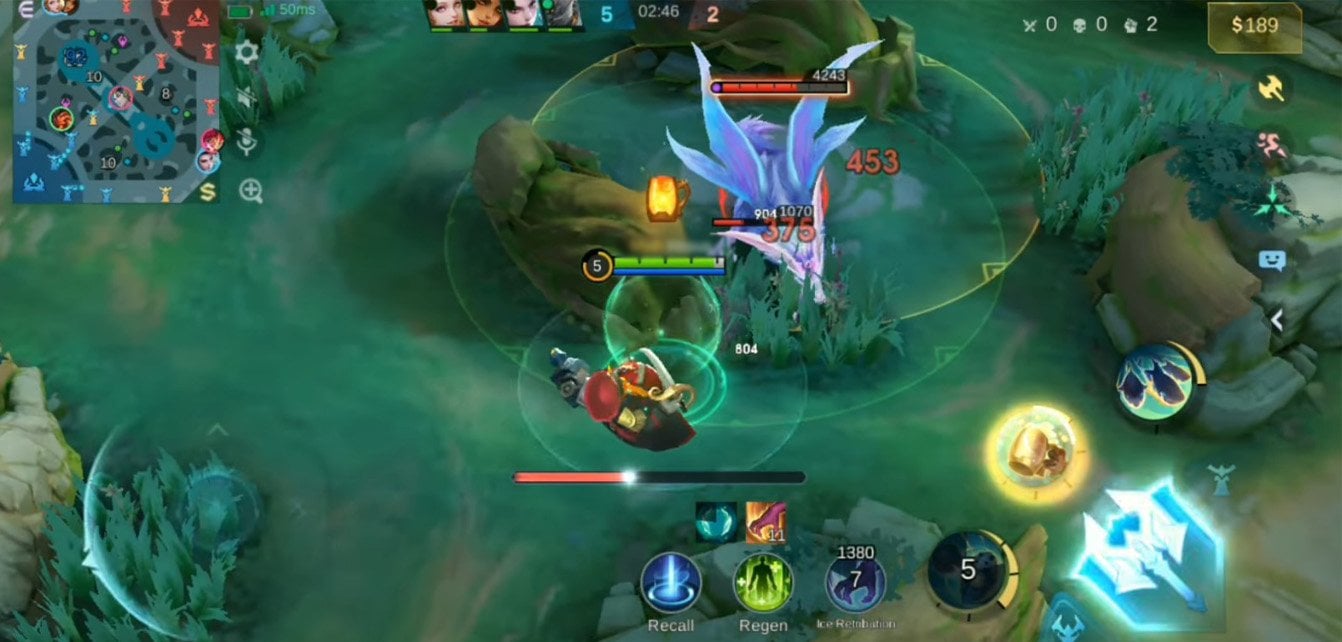Open the quick chat smiley bubble
This screenshot has height=642, width=1342.
pyautogui.click(x=1271, y=261)
